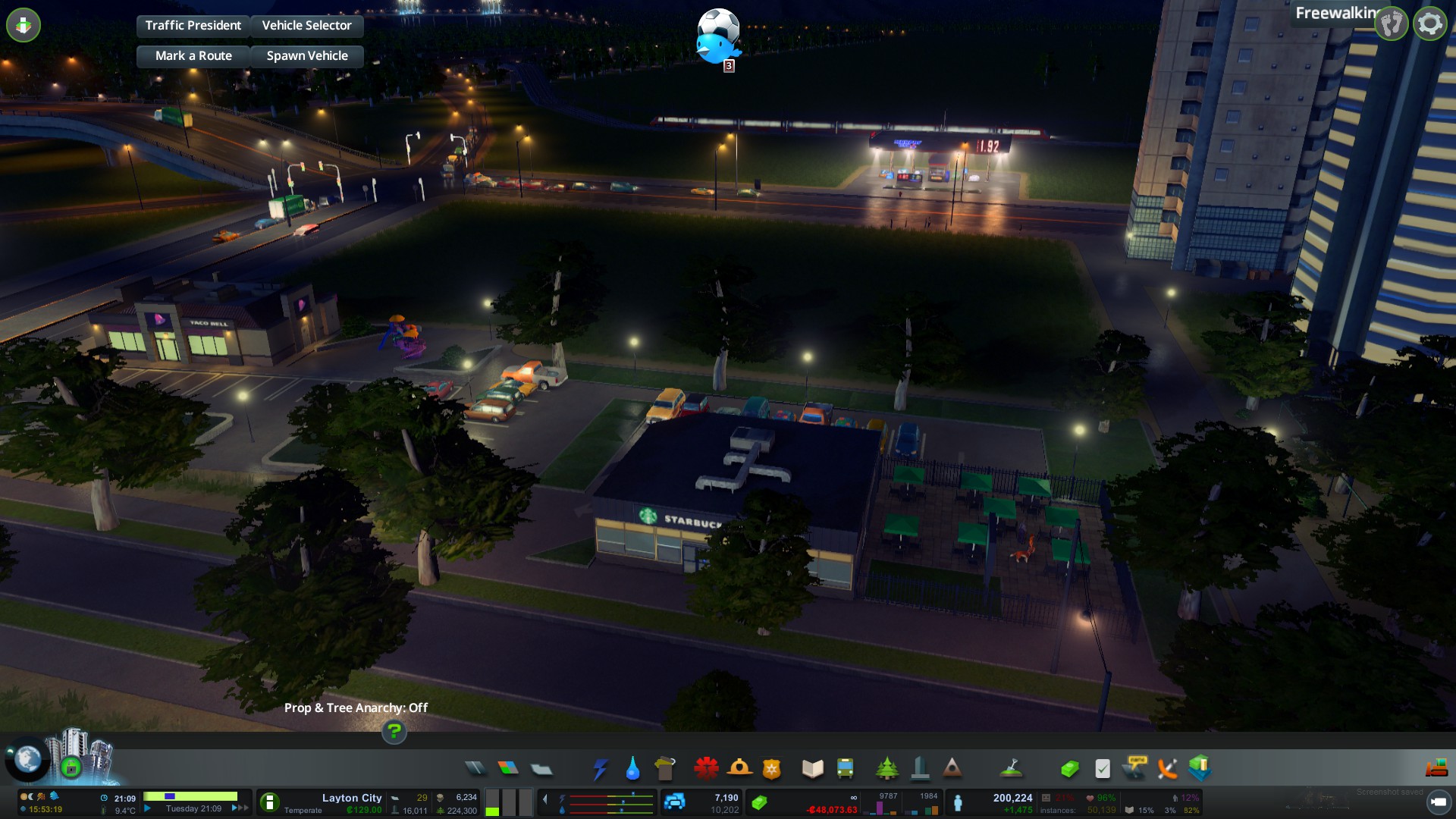Open the Roads build menu
The image size is (1456, 819).
[x=475, y=769]
